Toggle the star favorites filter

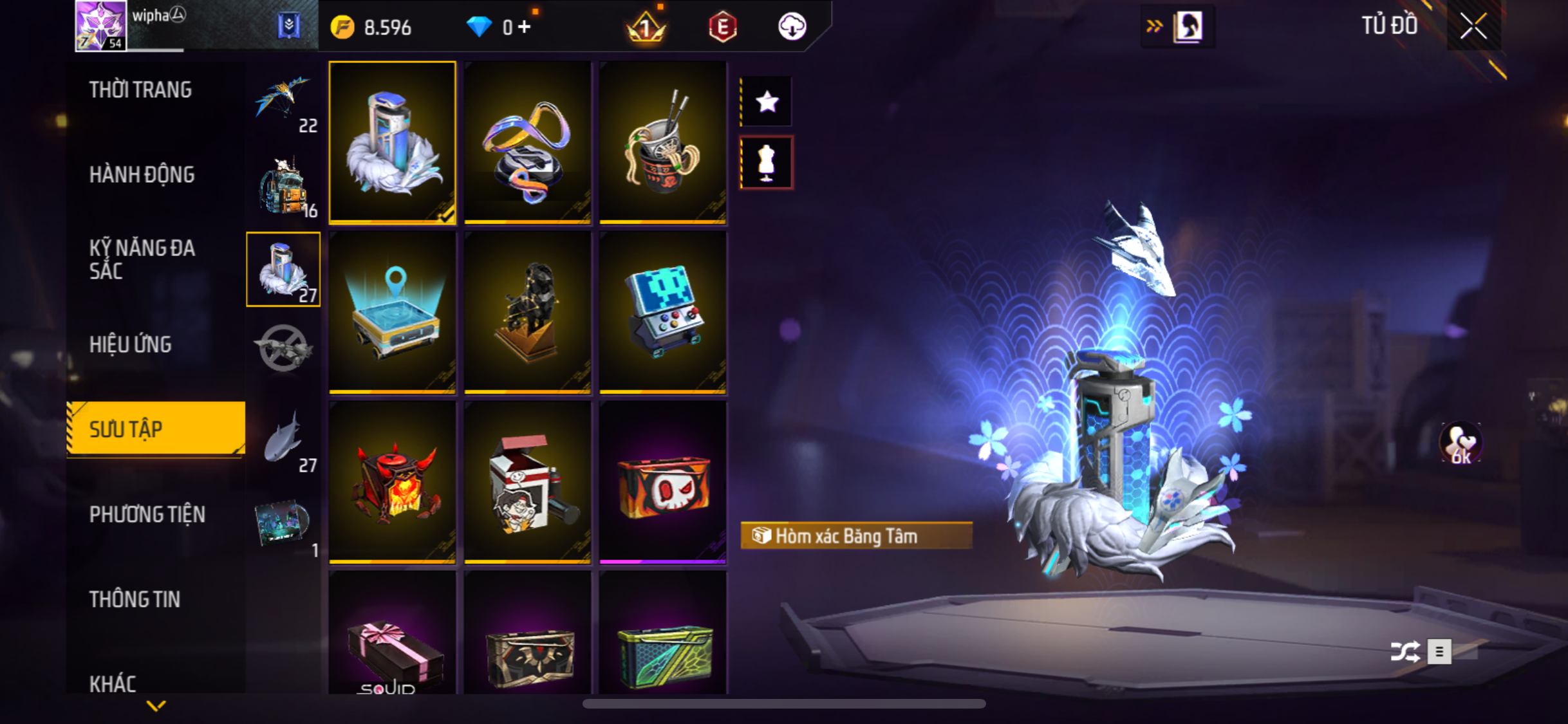tap(767, 102)
